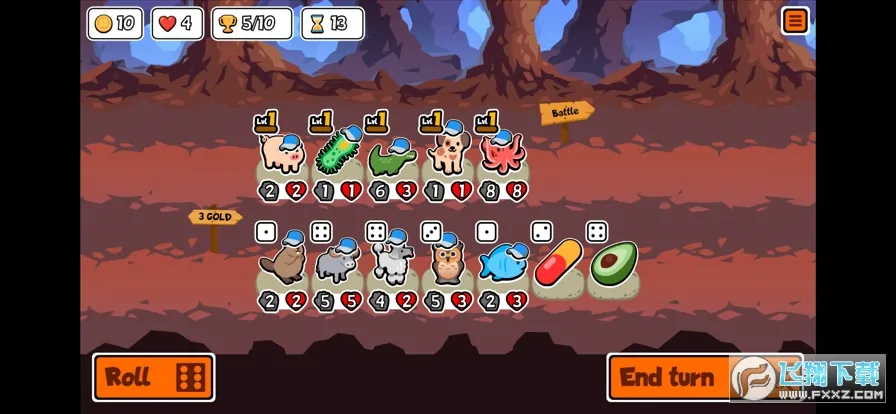The image size is (896, 414).
Task: Choose the red and yellow pill item
Action: tap(557, 264)
